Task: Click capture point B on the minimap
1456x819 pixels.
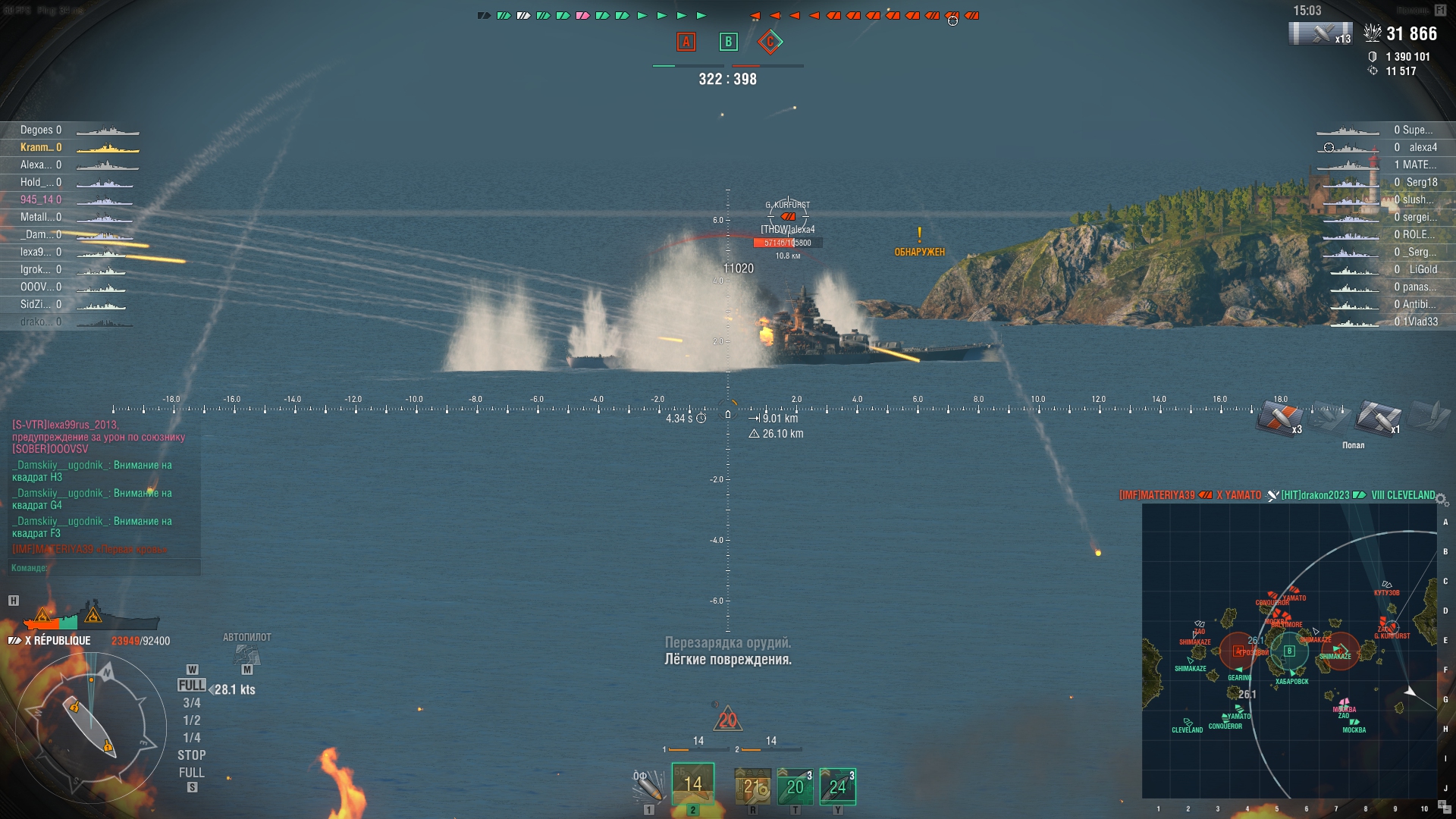Action: tap(1289, 651)
